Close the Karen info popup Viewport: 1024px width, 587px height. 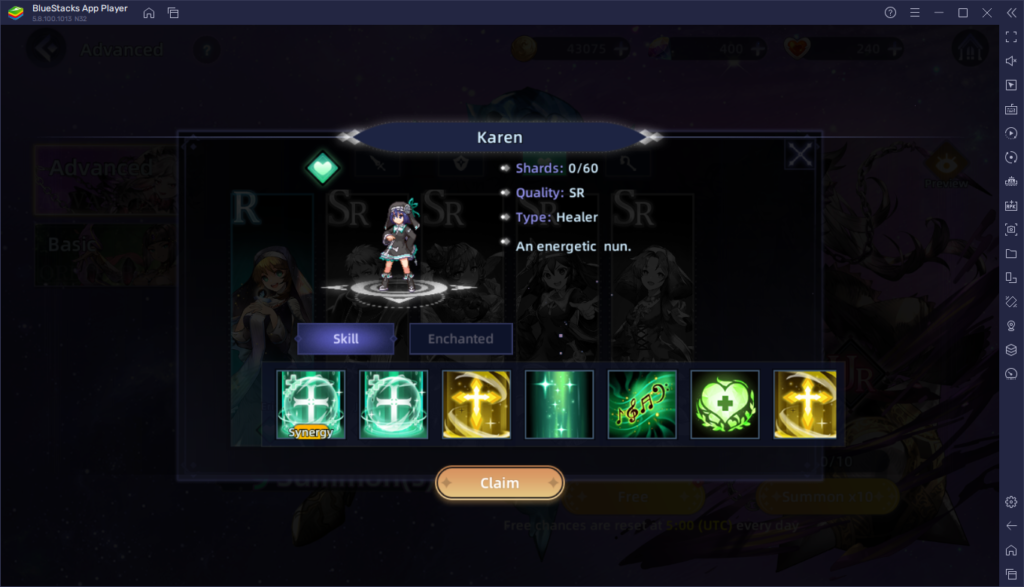pos(799,155)
